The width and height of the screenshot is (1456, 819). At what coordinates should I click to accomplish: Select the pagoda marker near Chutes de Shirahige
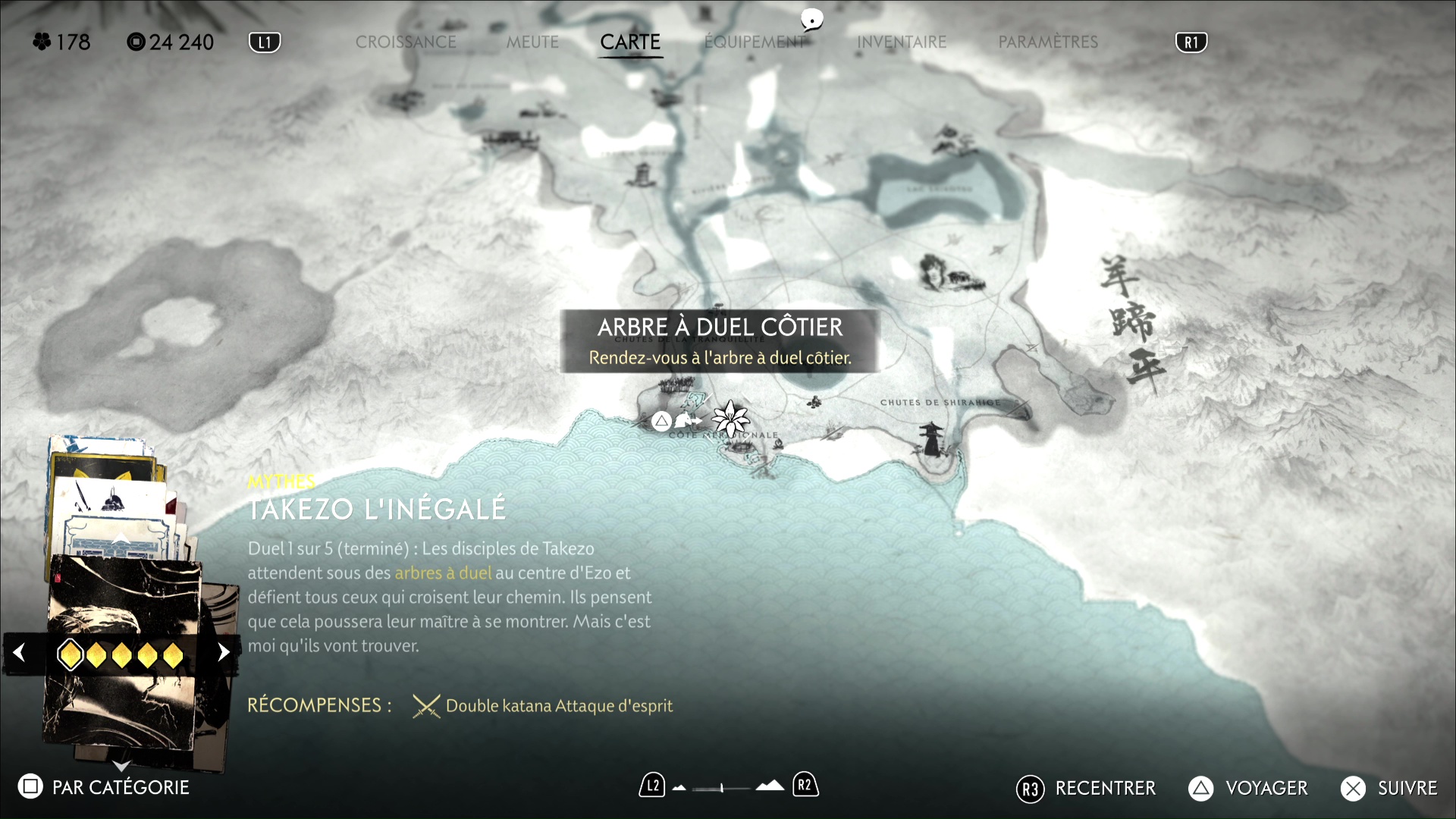coord(930,441)
